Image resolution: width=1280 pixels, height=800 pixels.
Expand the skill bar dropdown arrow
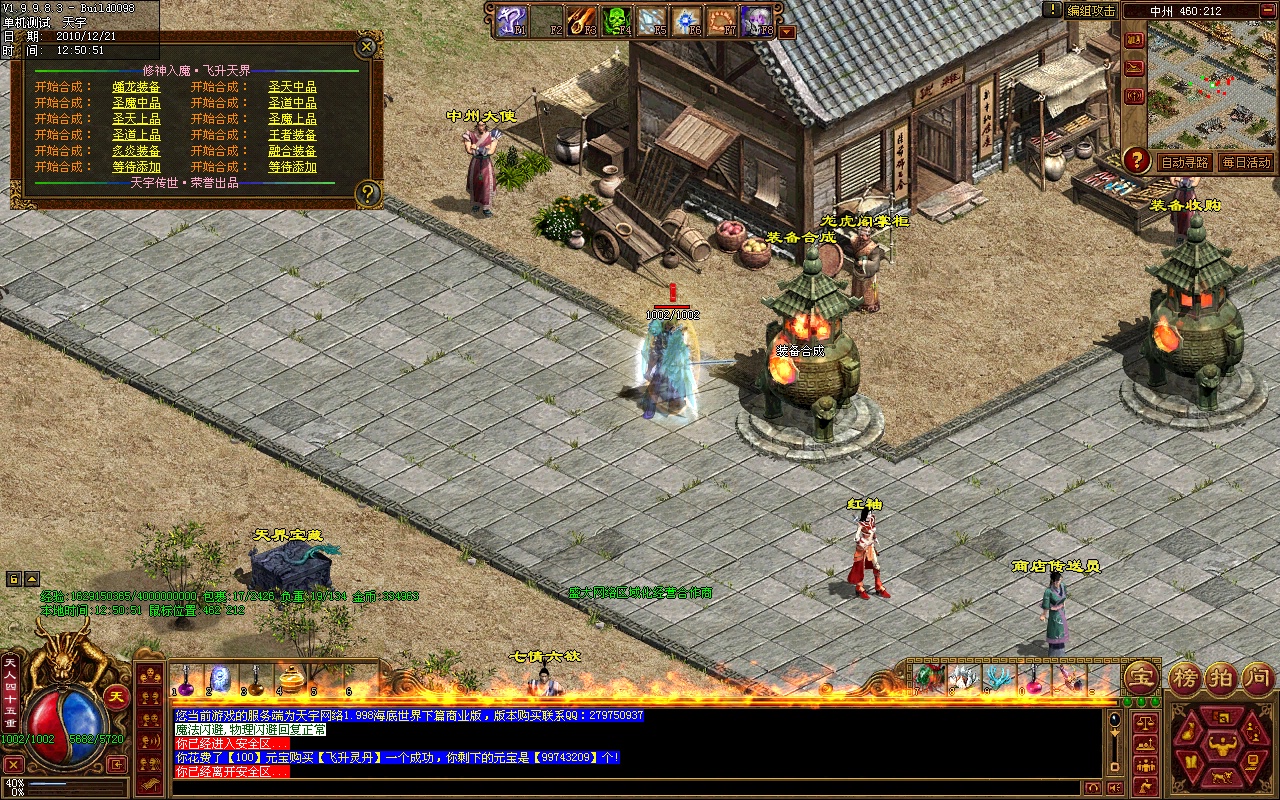click(787, 31)
